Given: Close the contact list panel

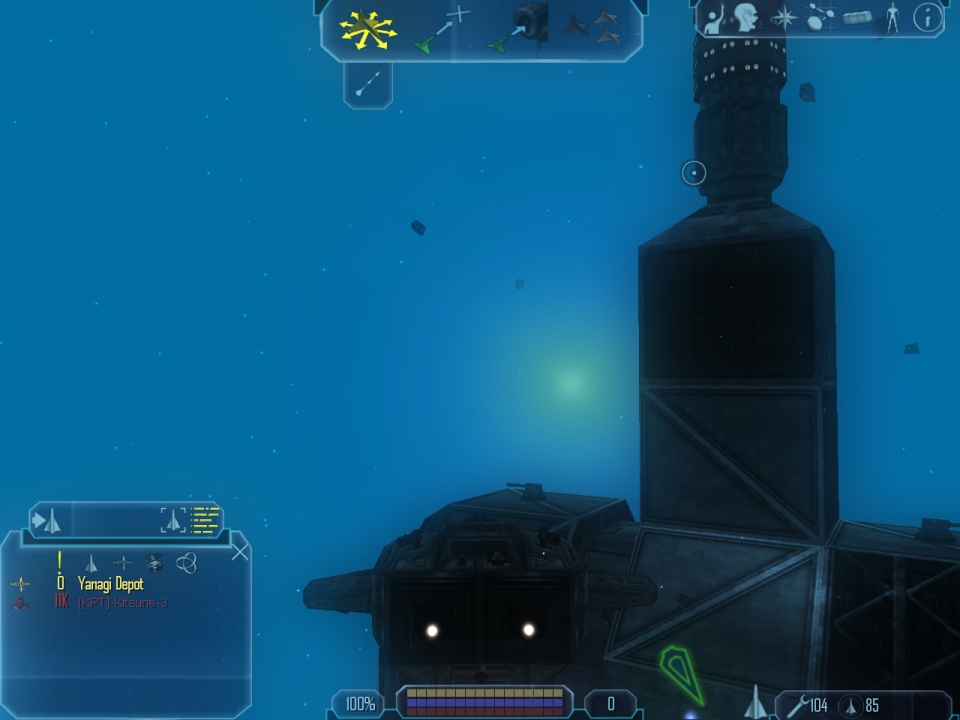Looking at the screenshot, I should 240,549.
